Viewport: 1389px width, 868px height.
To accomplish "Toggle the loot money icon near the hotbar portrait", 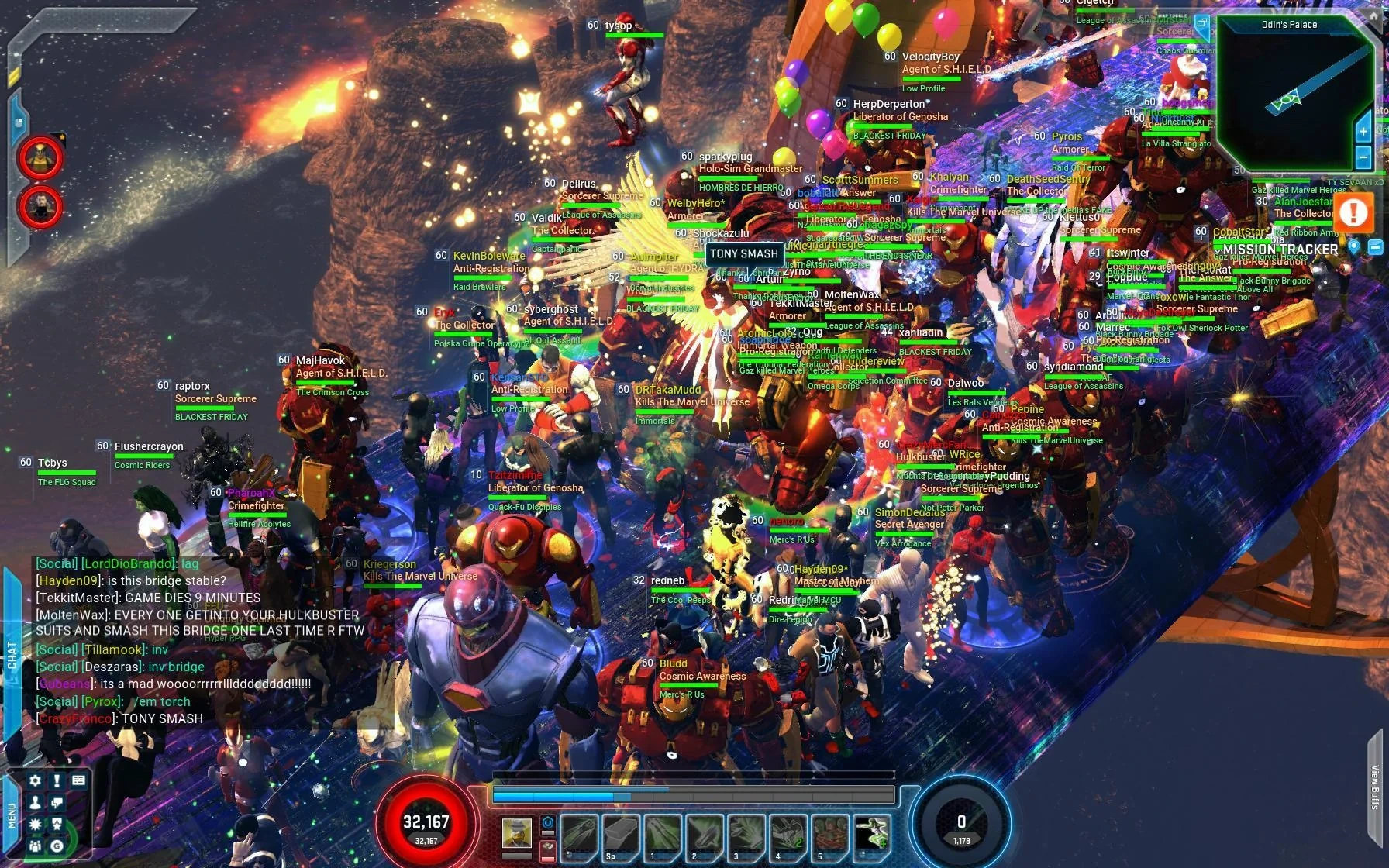I will point(546,845).
